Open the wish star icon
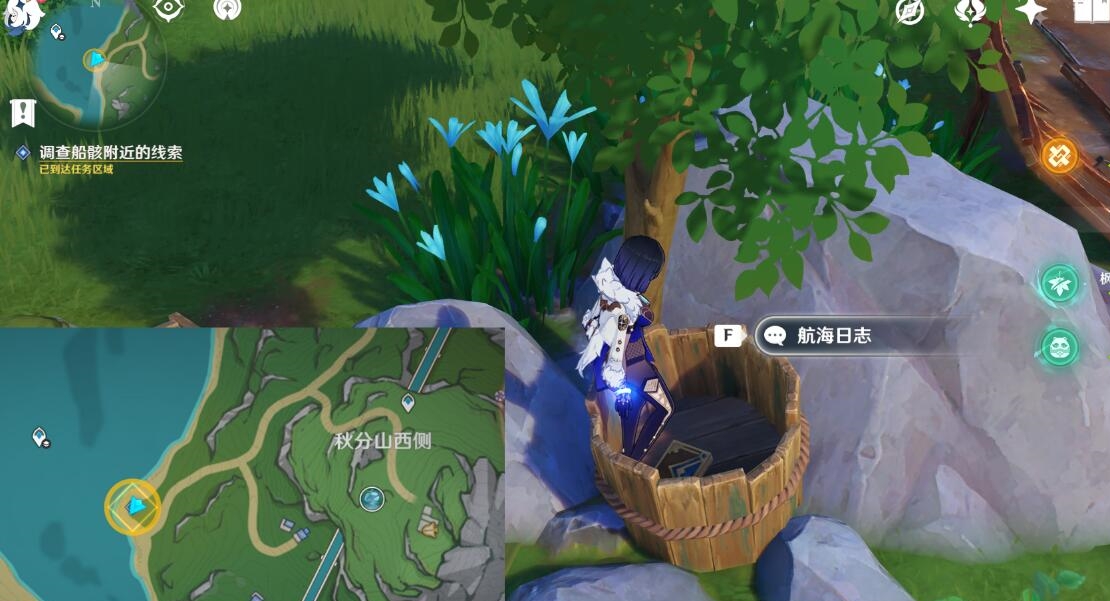 click(1030, 11)
